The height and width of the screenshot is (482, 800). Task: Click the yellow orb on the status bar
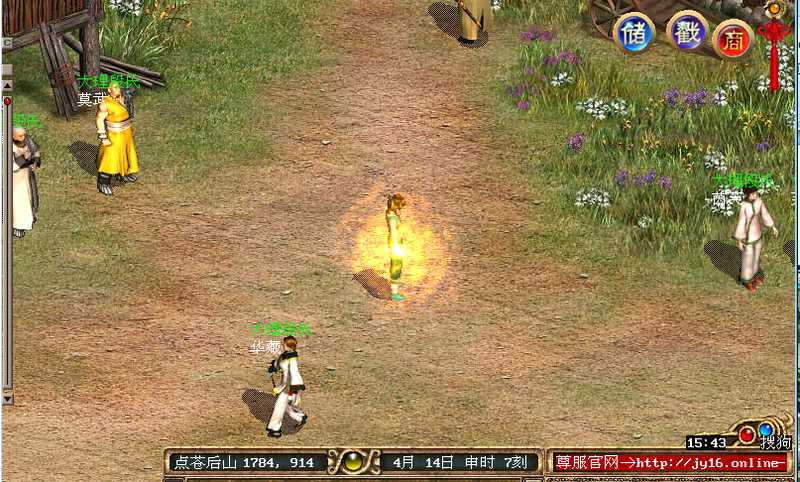pyautogui.click(x=353, y=462)
